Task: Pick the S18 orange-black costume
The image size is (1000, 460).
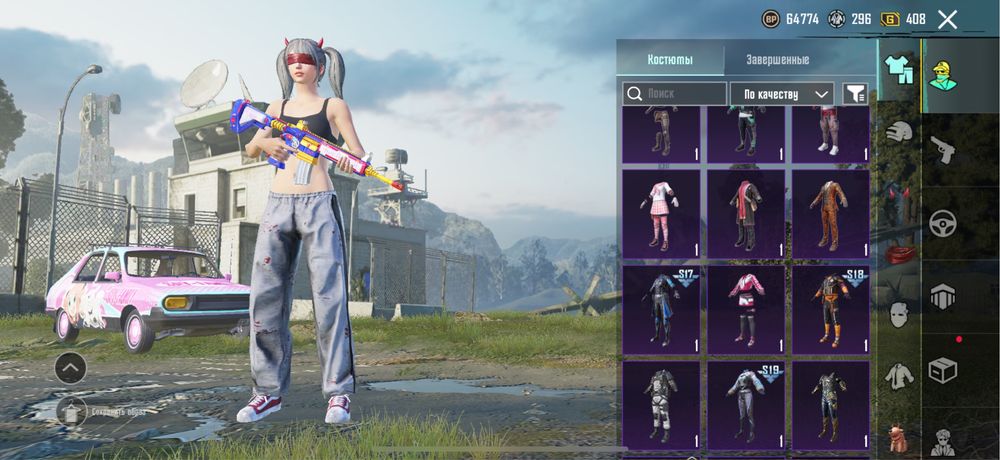Action: point(830,310)
